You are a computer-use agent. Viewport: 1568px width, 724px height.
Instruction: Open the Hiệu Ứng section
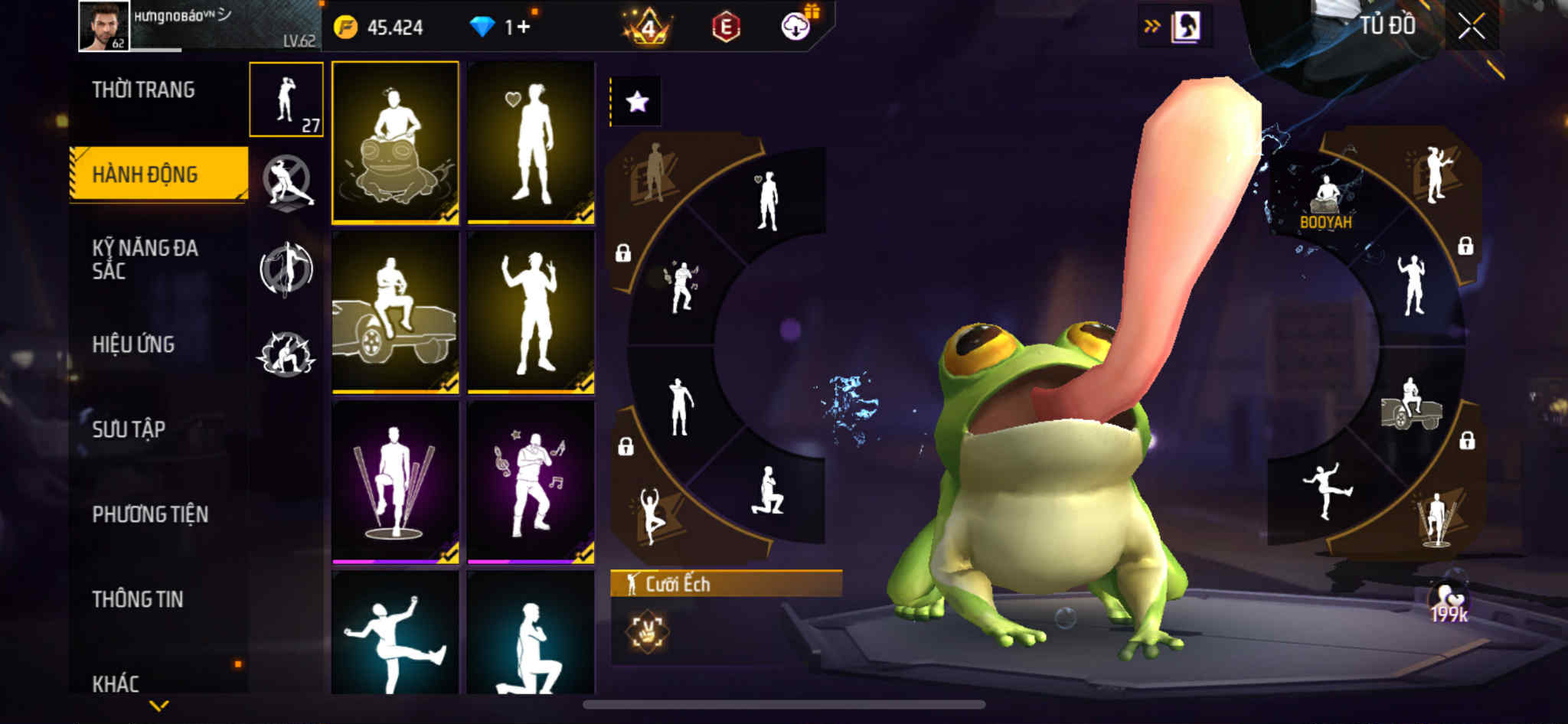point(134,344)
